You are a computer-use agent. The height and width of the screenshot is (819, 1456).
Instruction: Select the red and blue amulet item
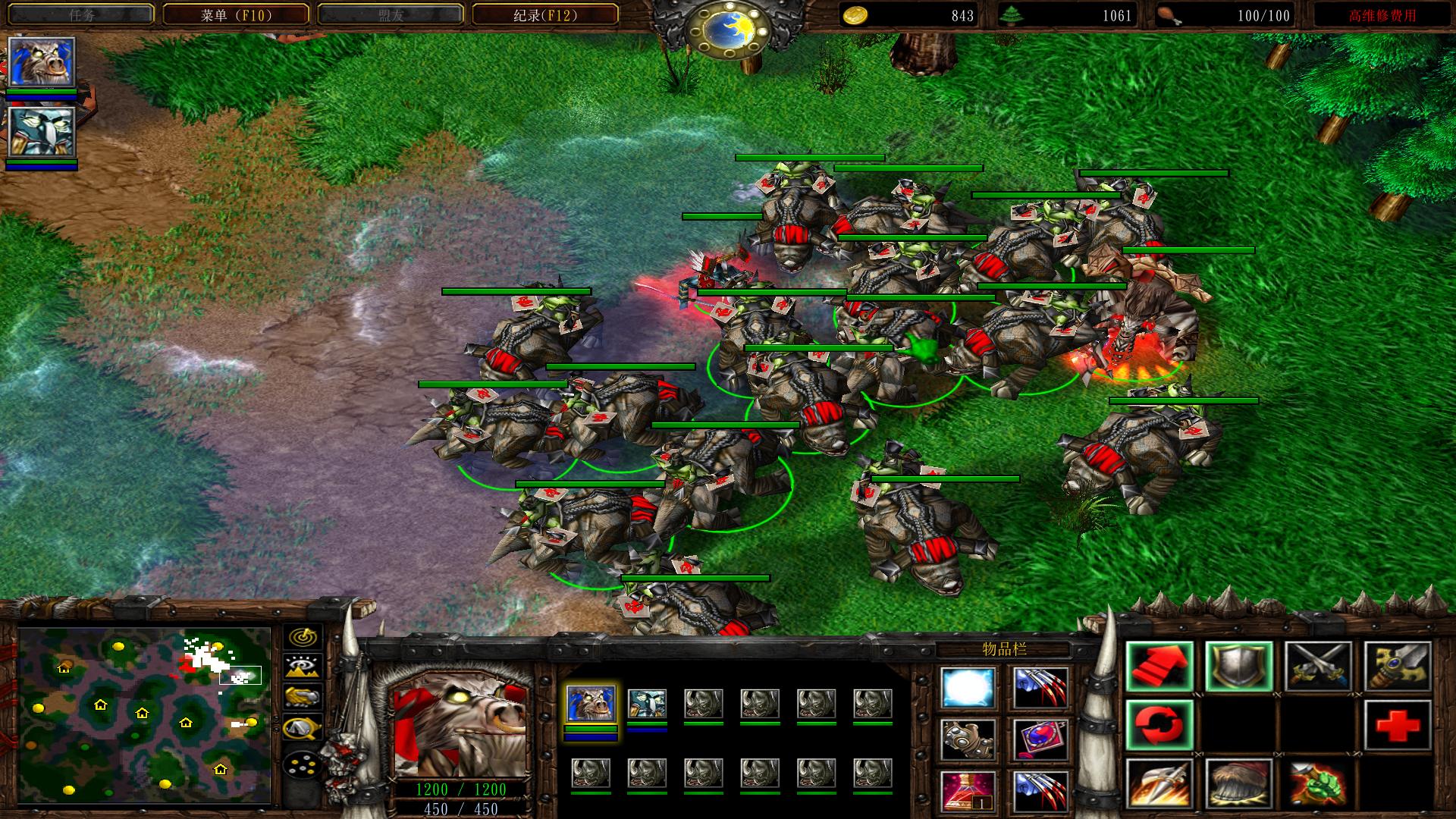coord(1040,739)
